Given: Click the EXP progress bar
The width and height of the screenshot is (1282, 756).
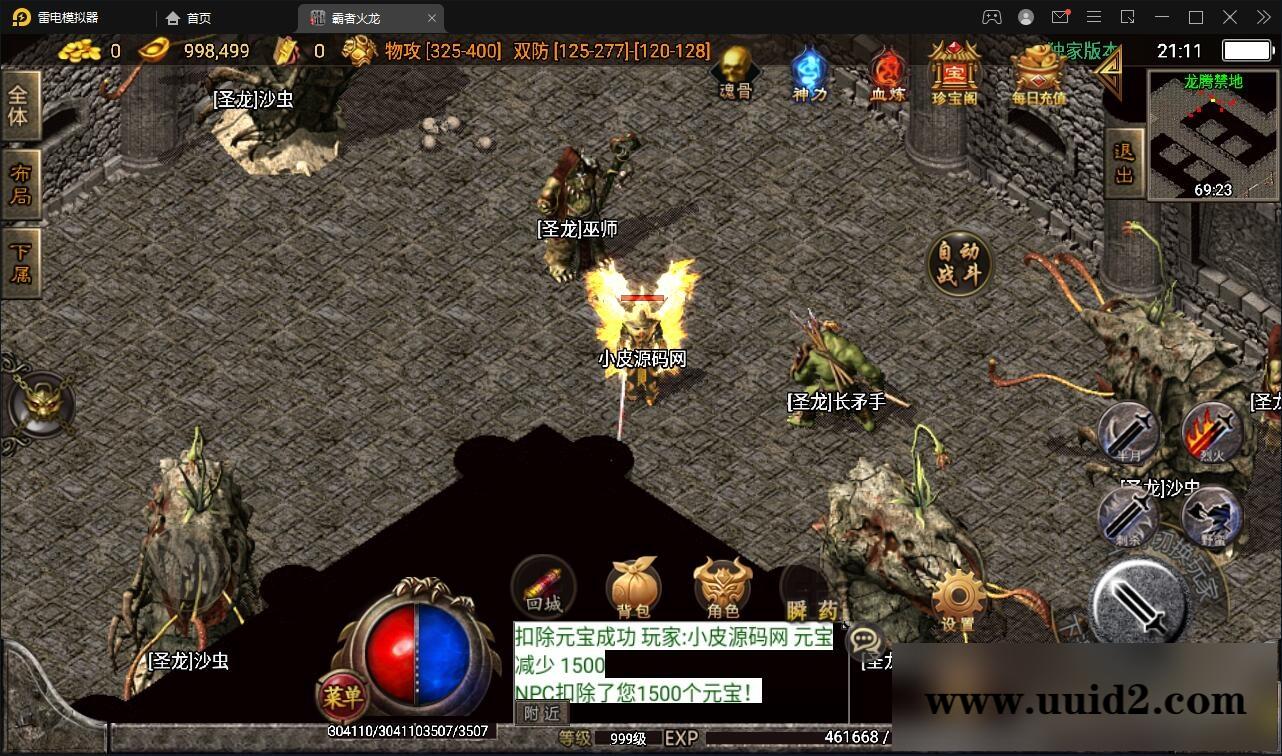Looking at the screenshot, I should click(800, 737).
